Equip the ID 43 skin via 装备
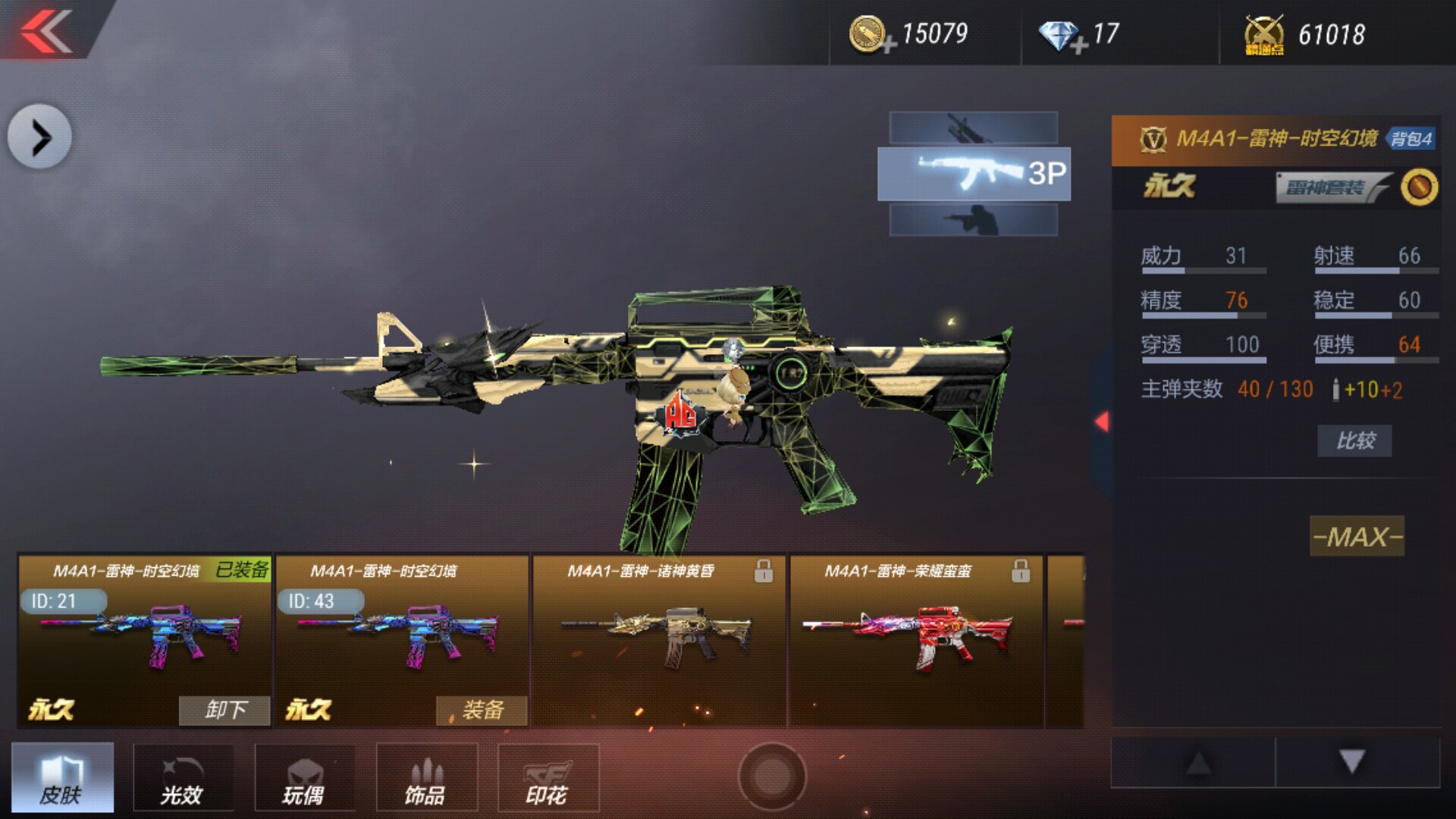 (x=482, y=710)
